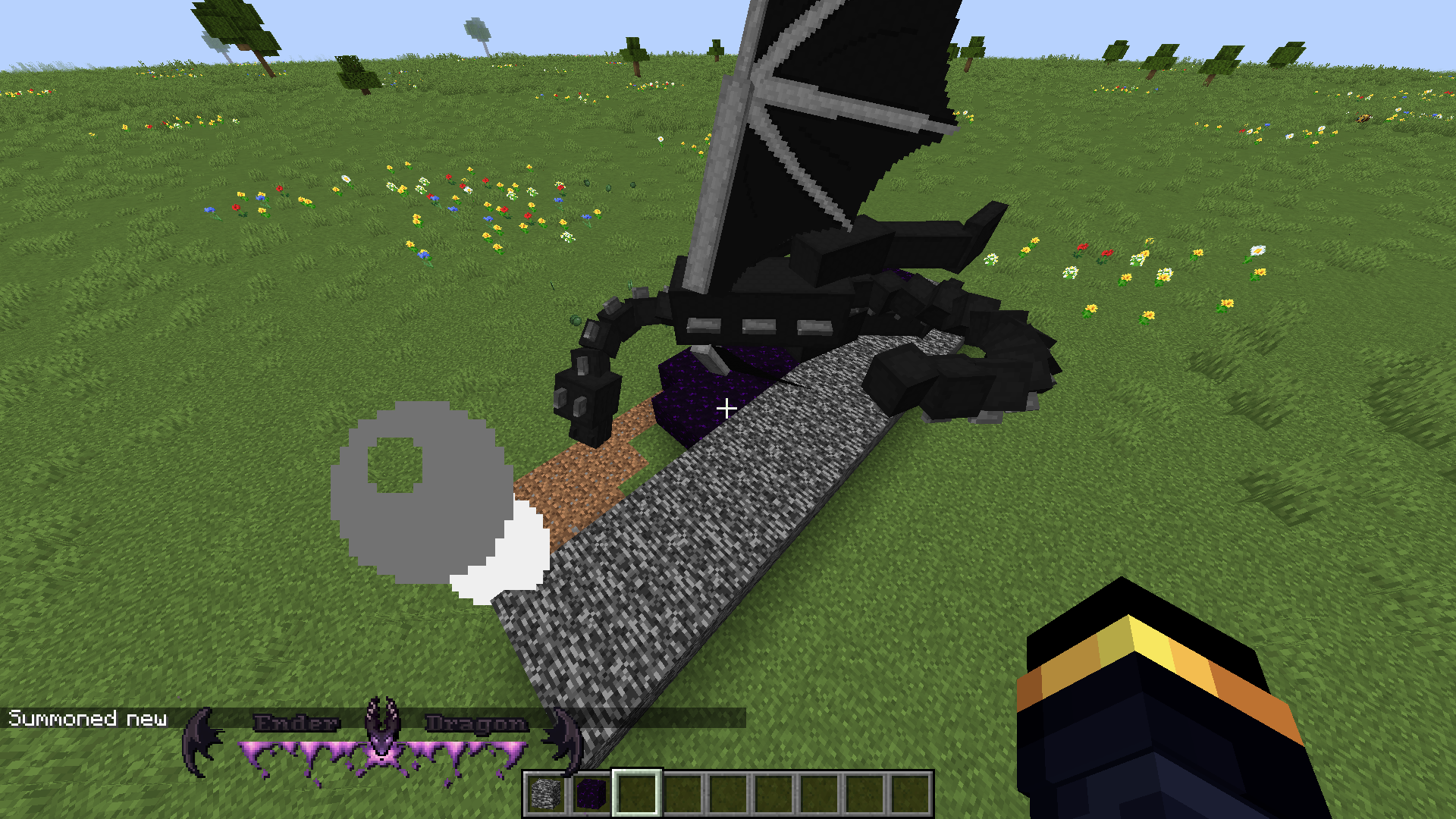
Task: Click the 'Dragon' label on the boss bar
Action: tap(478, 722)
